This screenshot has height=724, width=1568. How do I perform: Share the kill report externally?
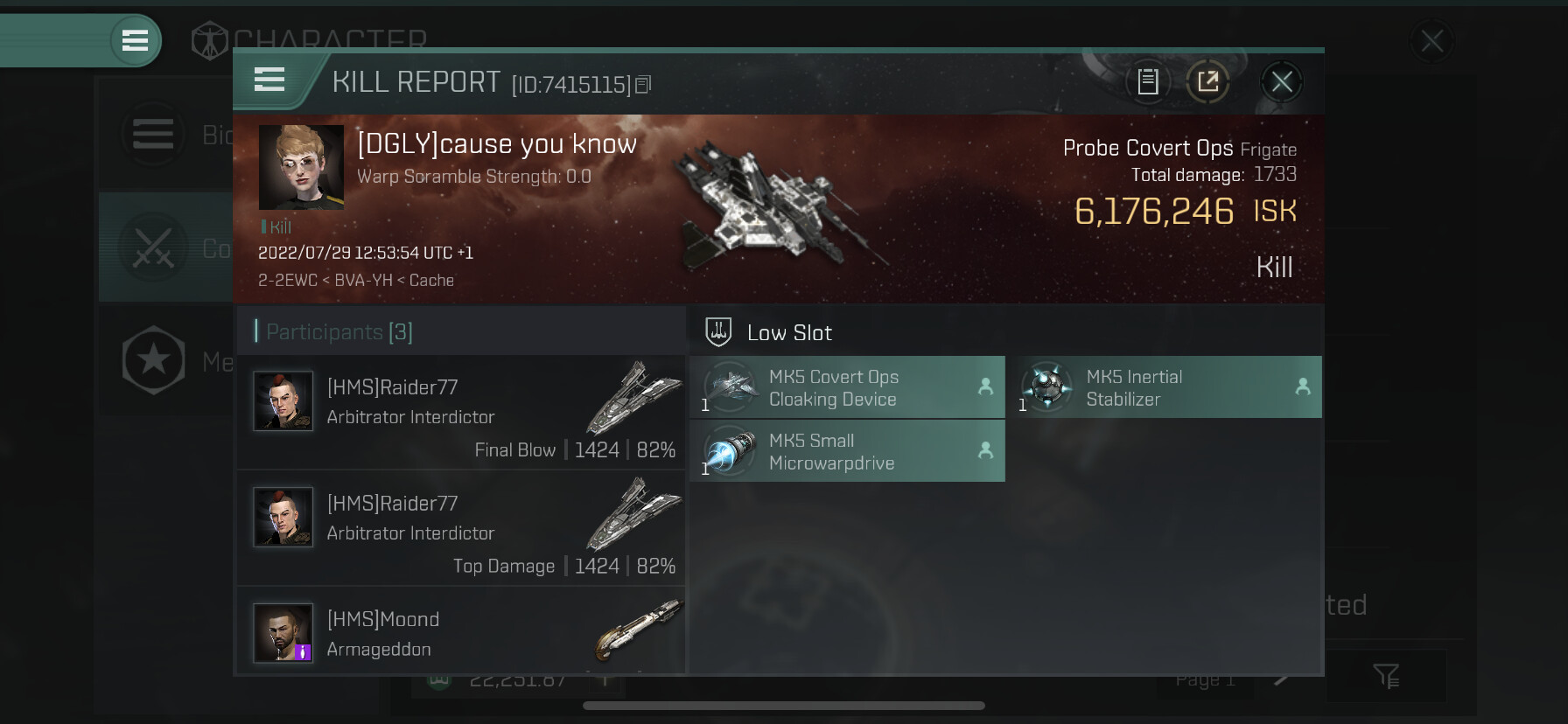click(1208, 82)
